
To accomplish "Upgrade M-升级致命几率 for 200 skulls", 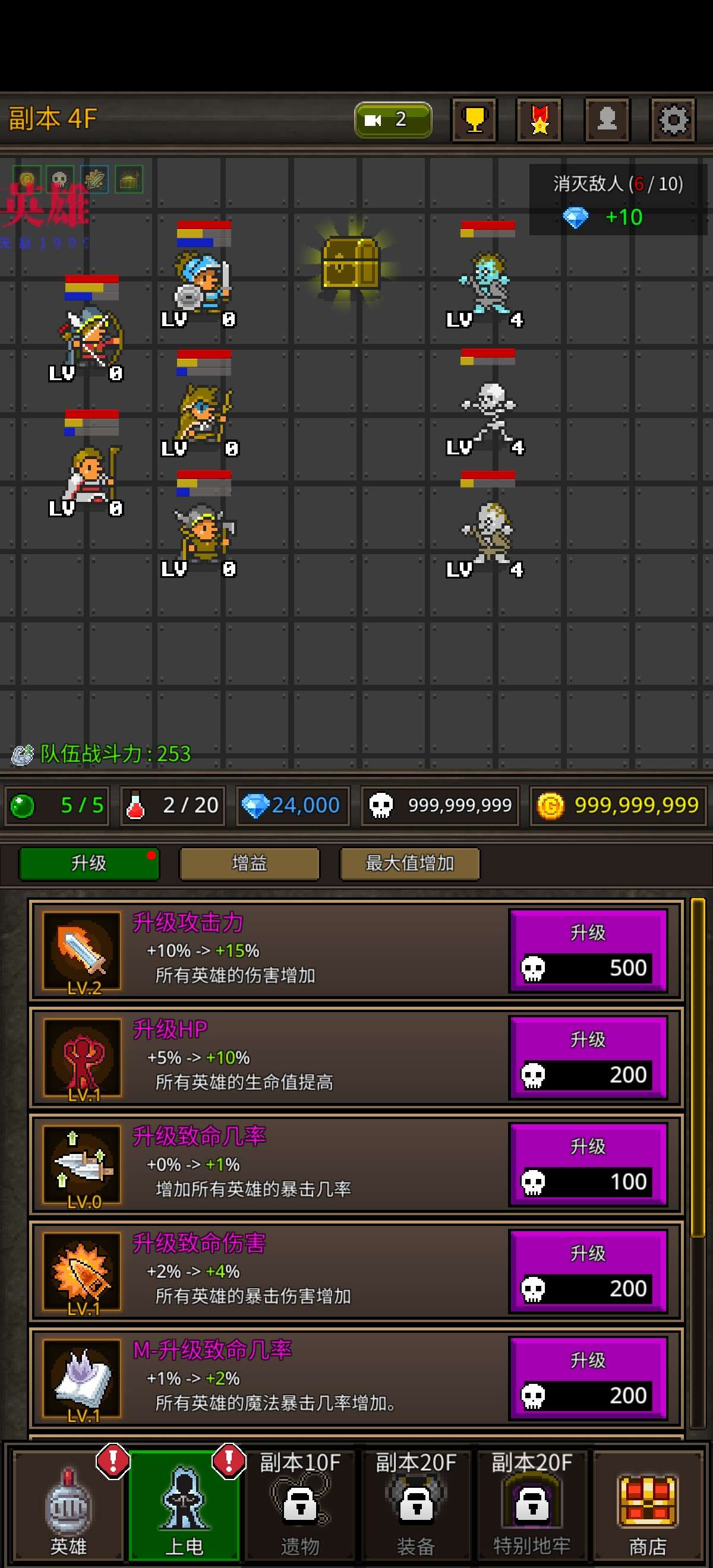I will point(588,1379).
